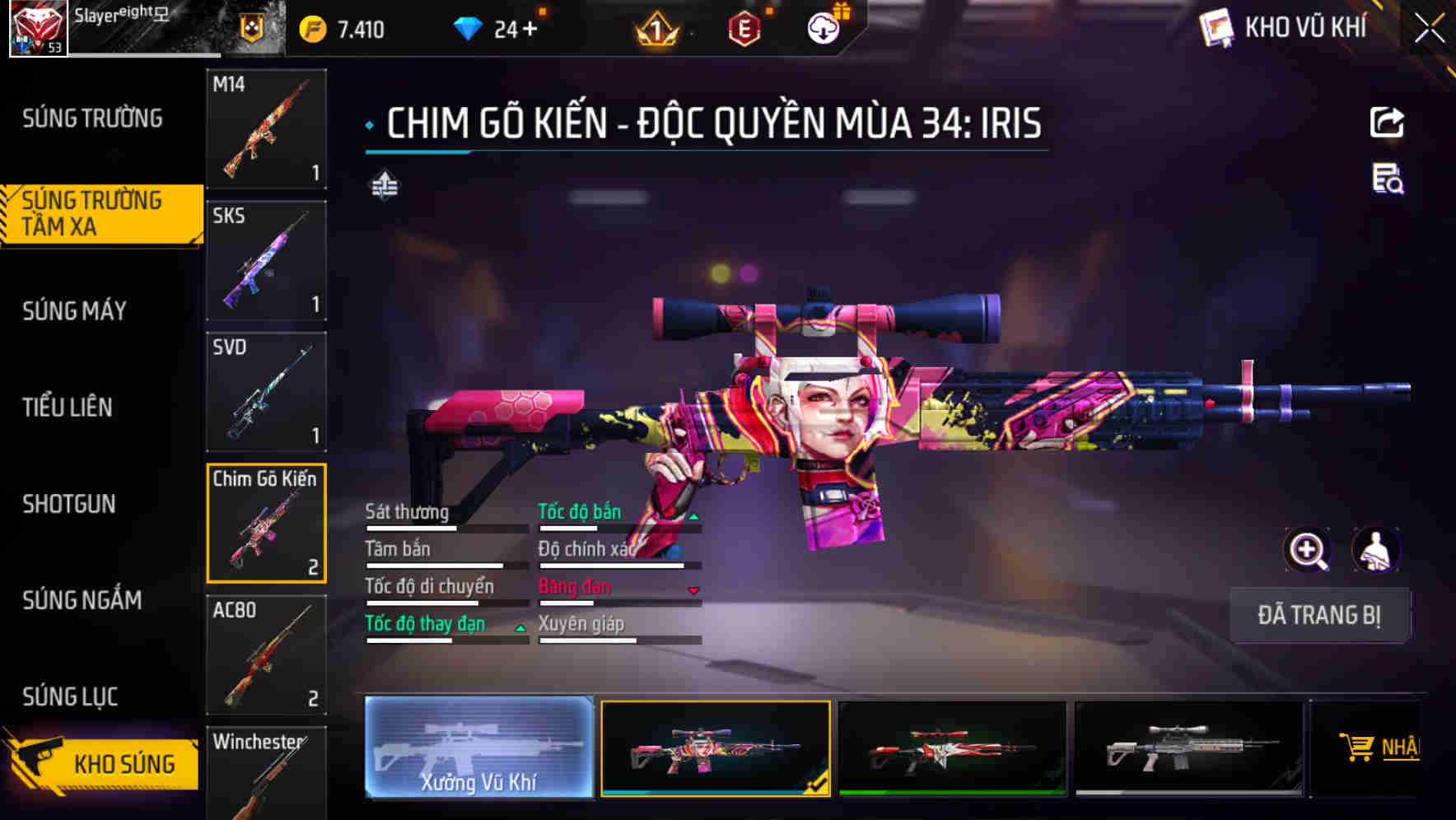Select the SVD rifle thumbnail
Viewport: 1456px width, 820px height.
point(265,392)
